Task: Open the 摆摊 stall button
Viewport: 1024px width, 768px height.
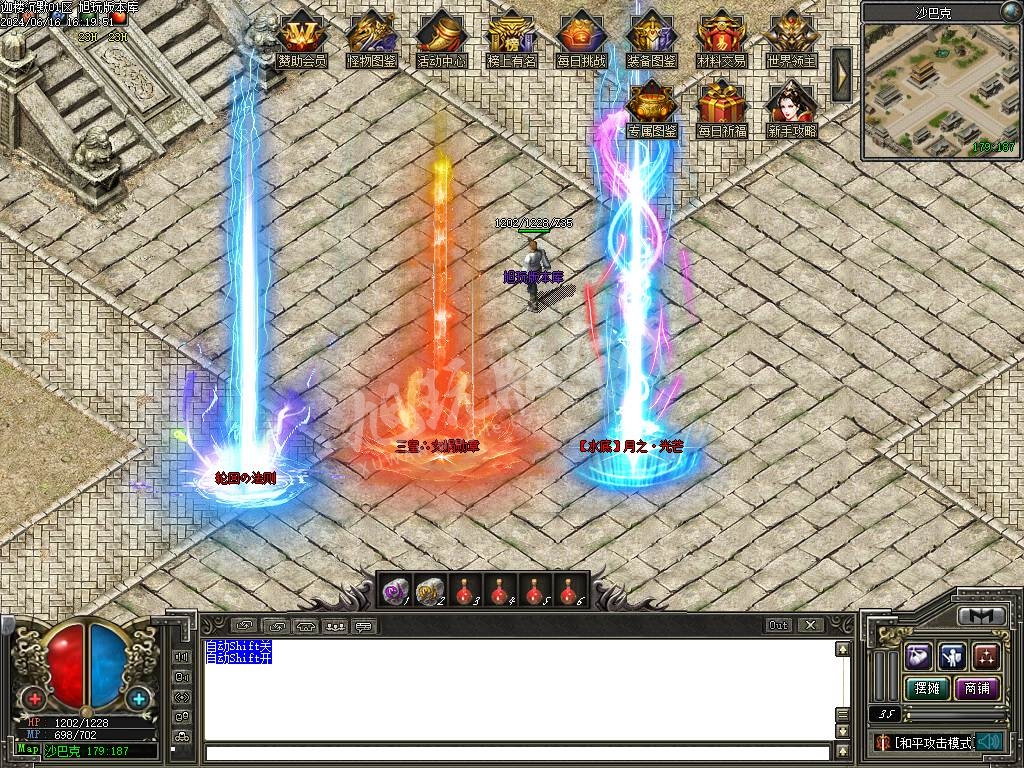Action: click(926, 689)
